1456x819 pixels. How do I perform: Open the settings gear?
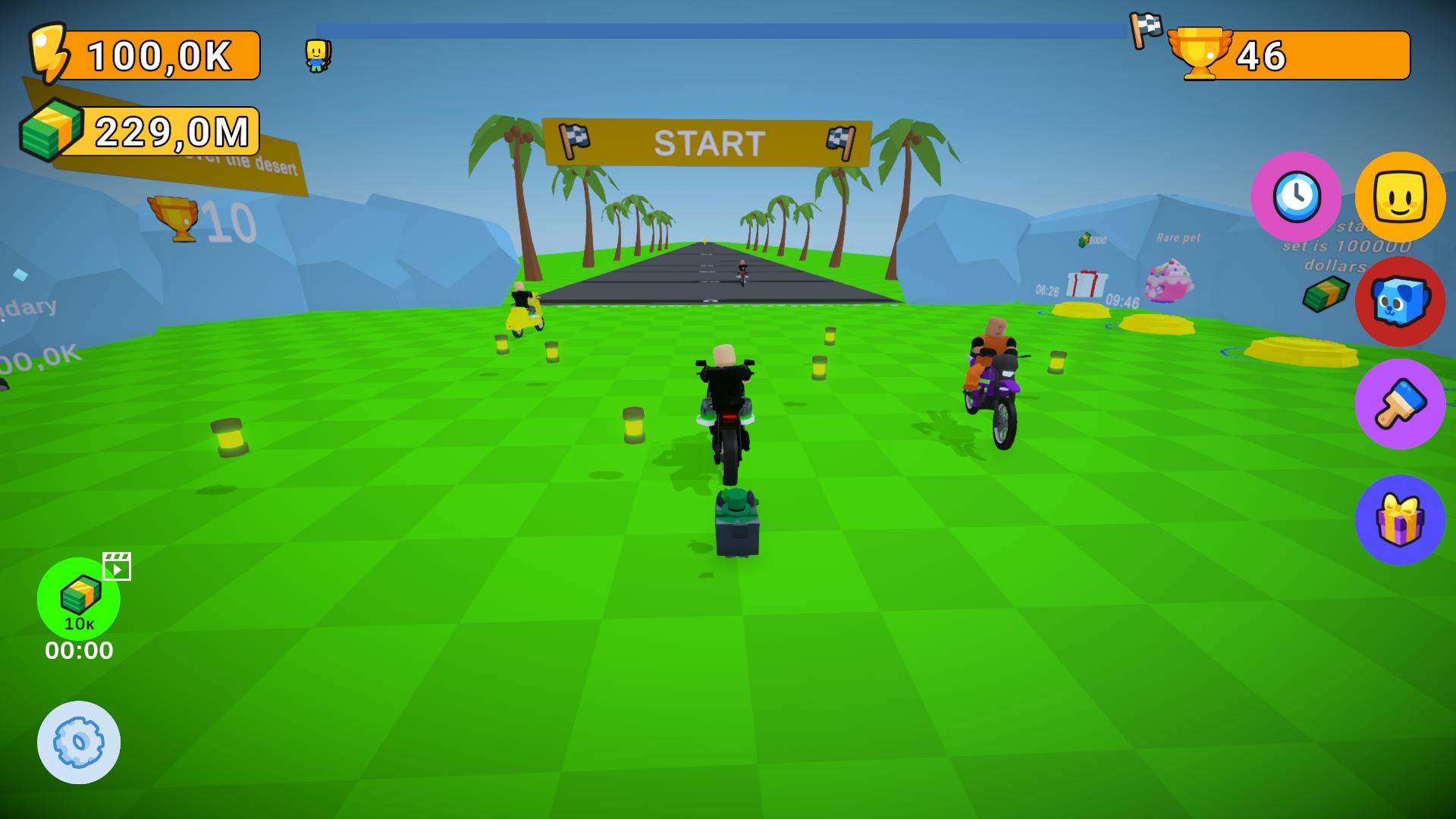pos(78,742)
